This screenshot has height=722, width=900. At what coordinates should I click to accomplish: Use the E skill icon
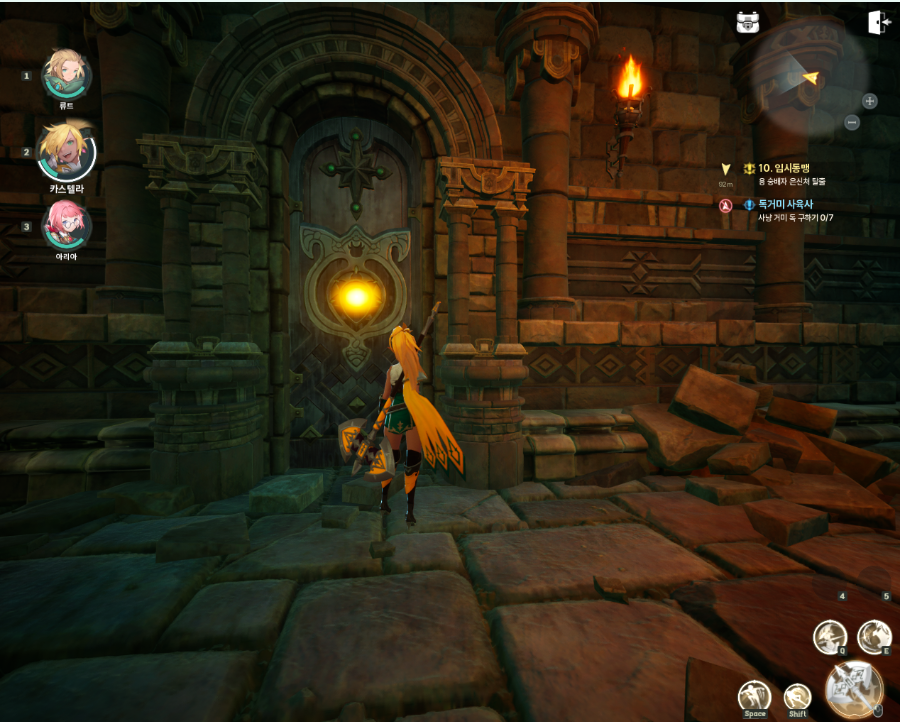pos(874,636)
